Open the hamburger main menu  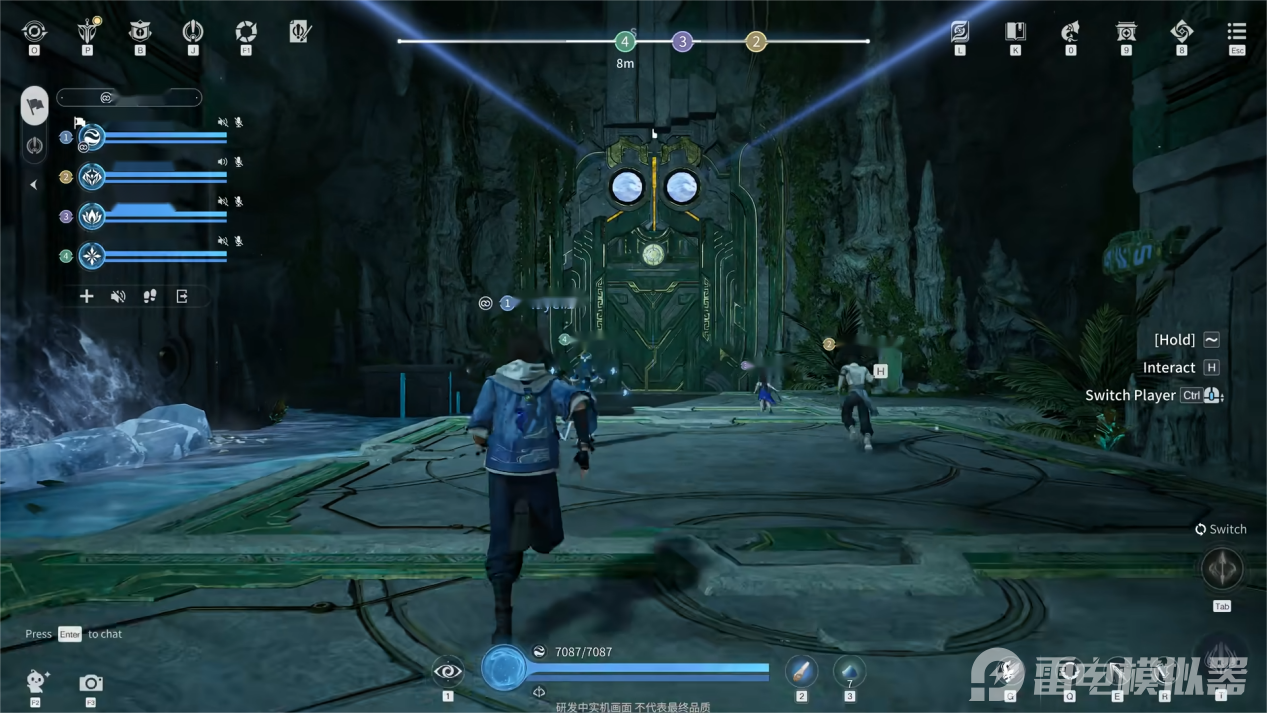[1237, 32]
